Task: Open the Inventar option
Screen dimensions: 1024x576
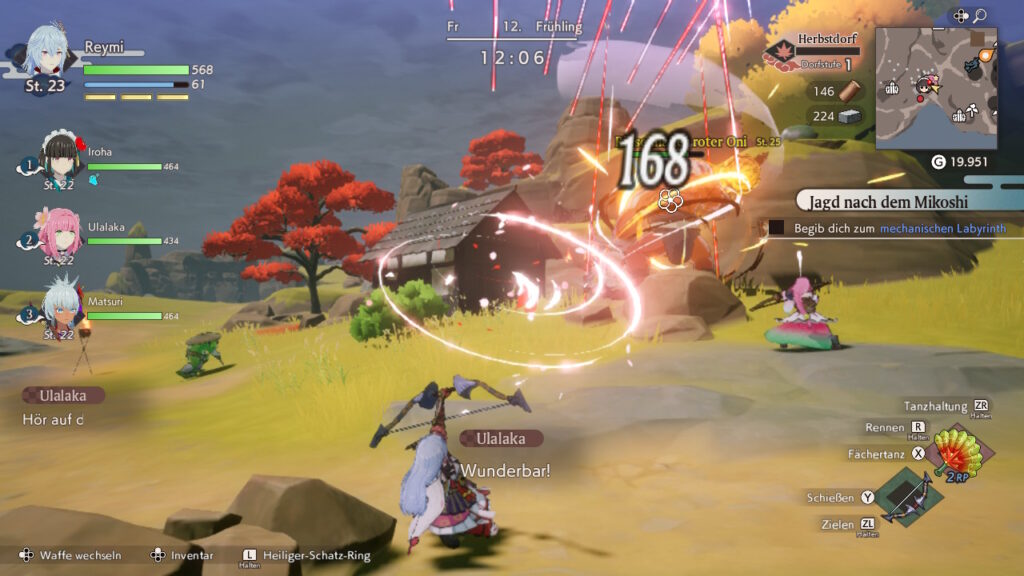Action: tap(184, 556)
